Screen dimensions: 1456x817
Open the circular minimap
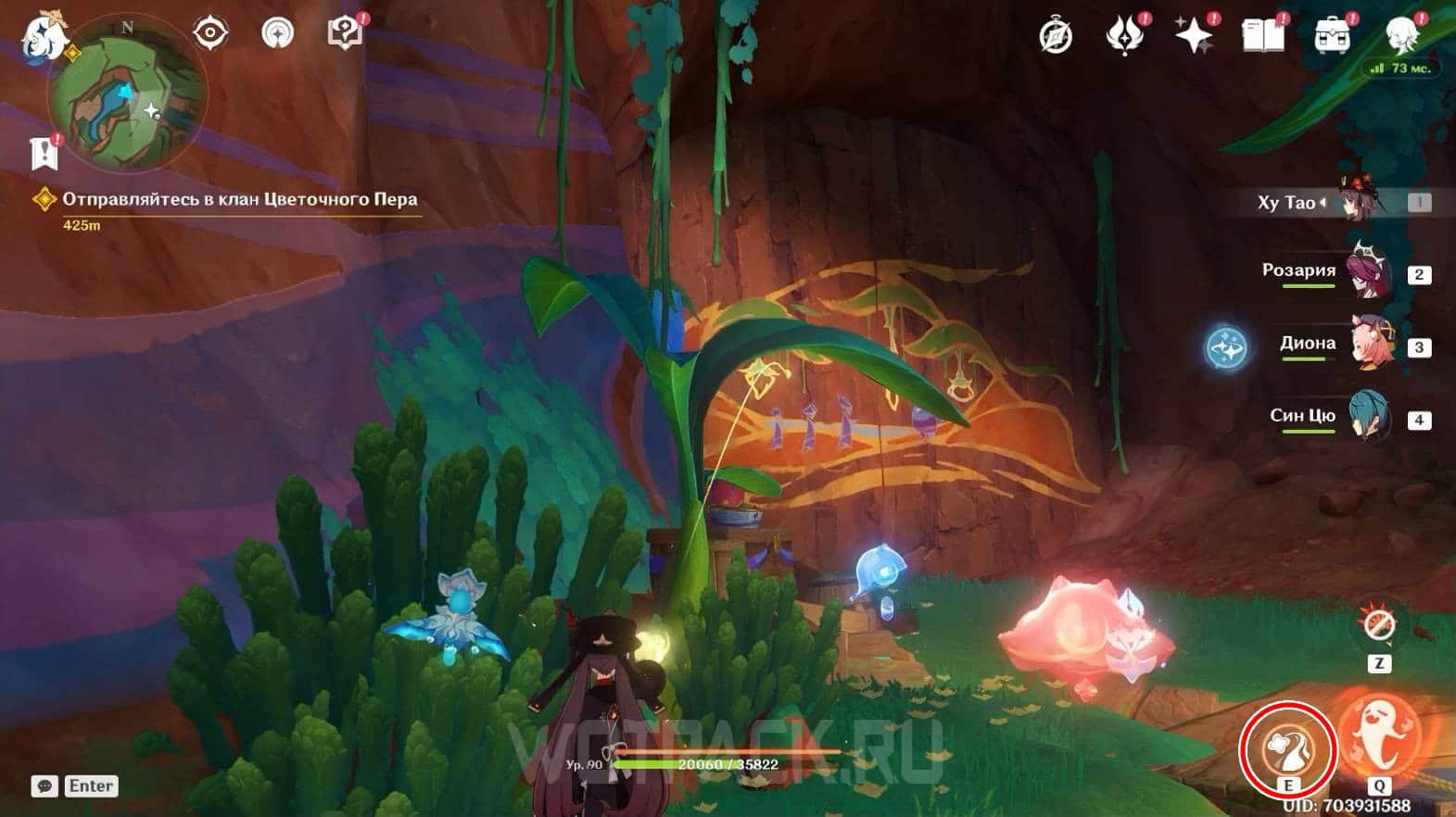tap(127, 96)
